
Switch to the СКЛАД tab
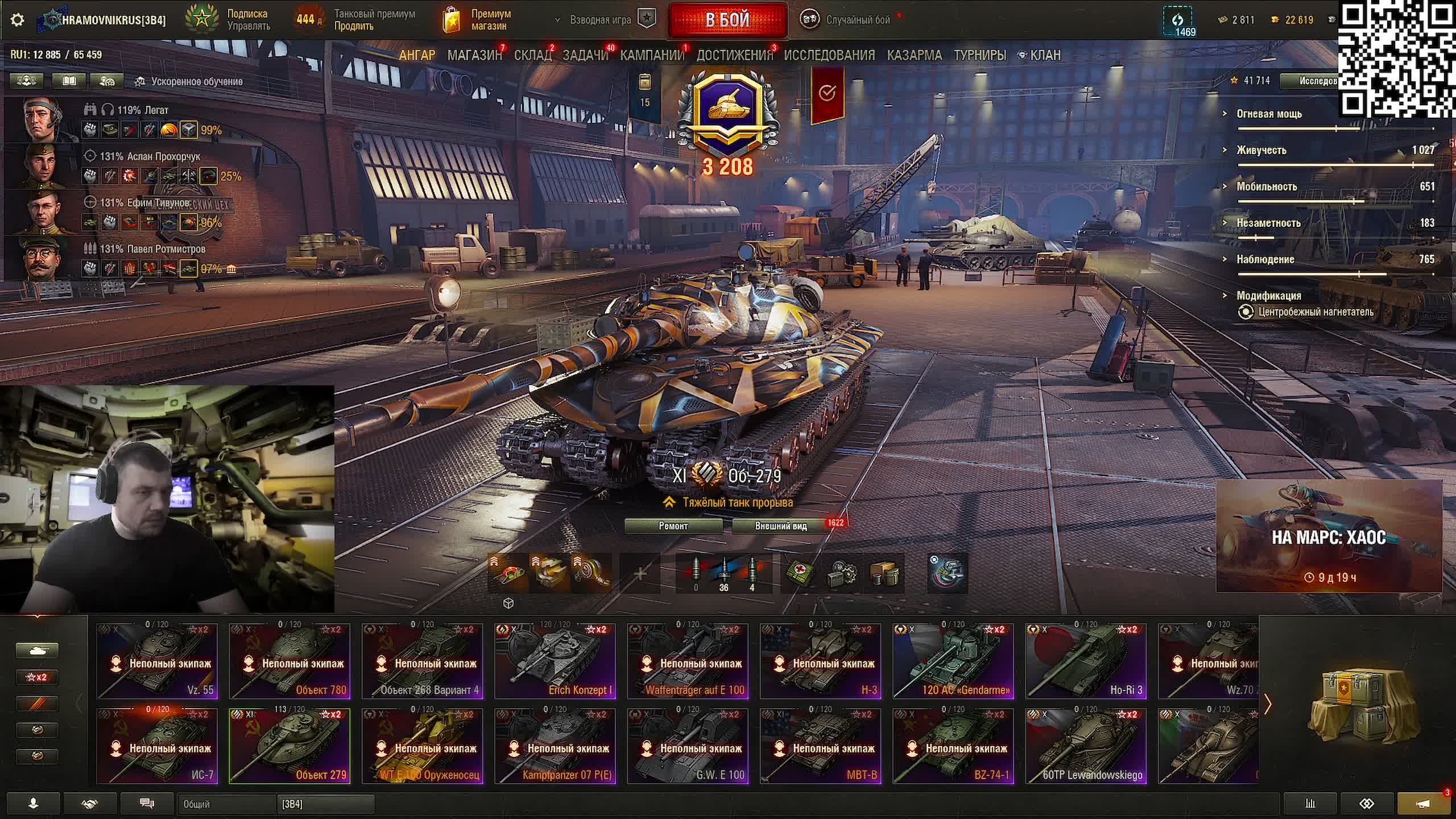click(x=532, y=55)
